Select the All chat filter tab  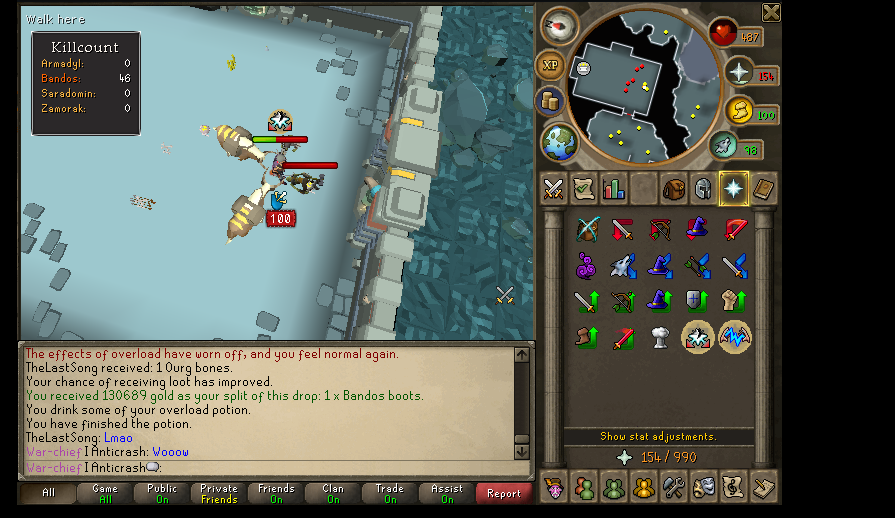(48, 493)
